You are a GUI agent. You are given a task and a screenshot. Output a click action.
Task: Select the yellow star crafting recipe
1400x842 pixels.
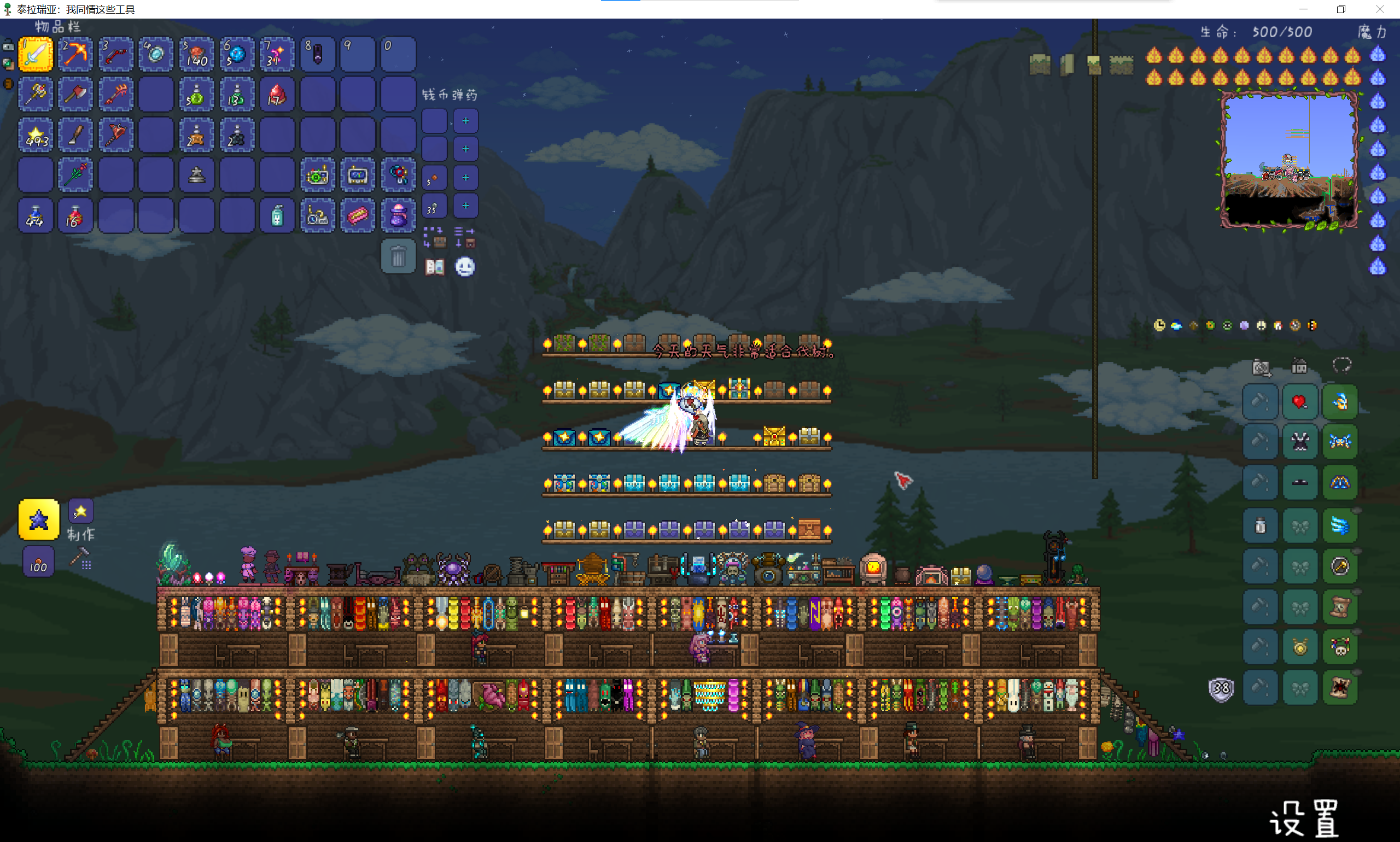[x=39, y=519]
